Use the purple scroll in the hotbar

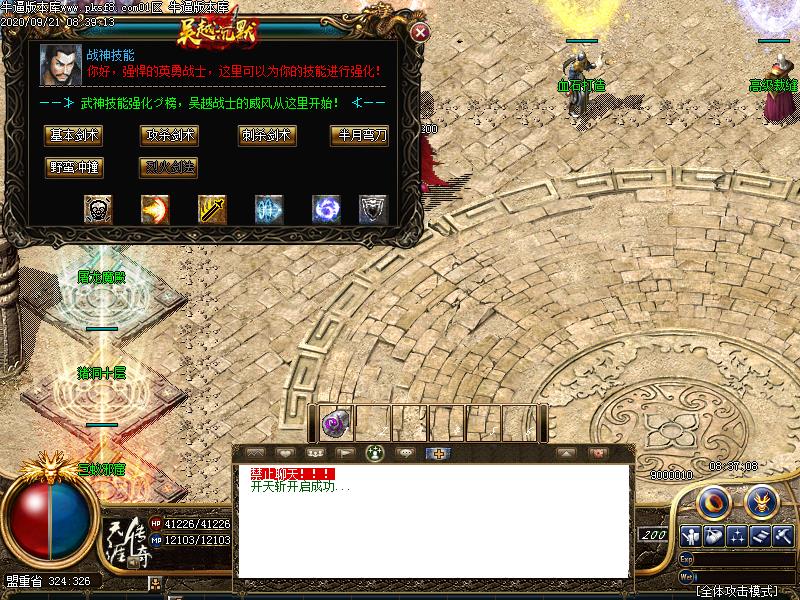334,424
